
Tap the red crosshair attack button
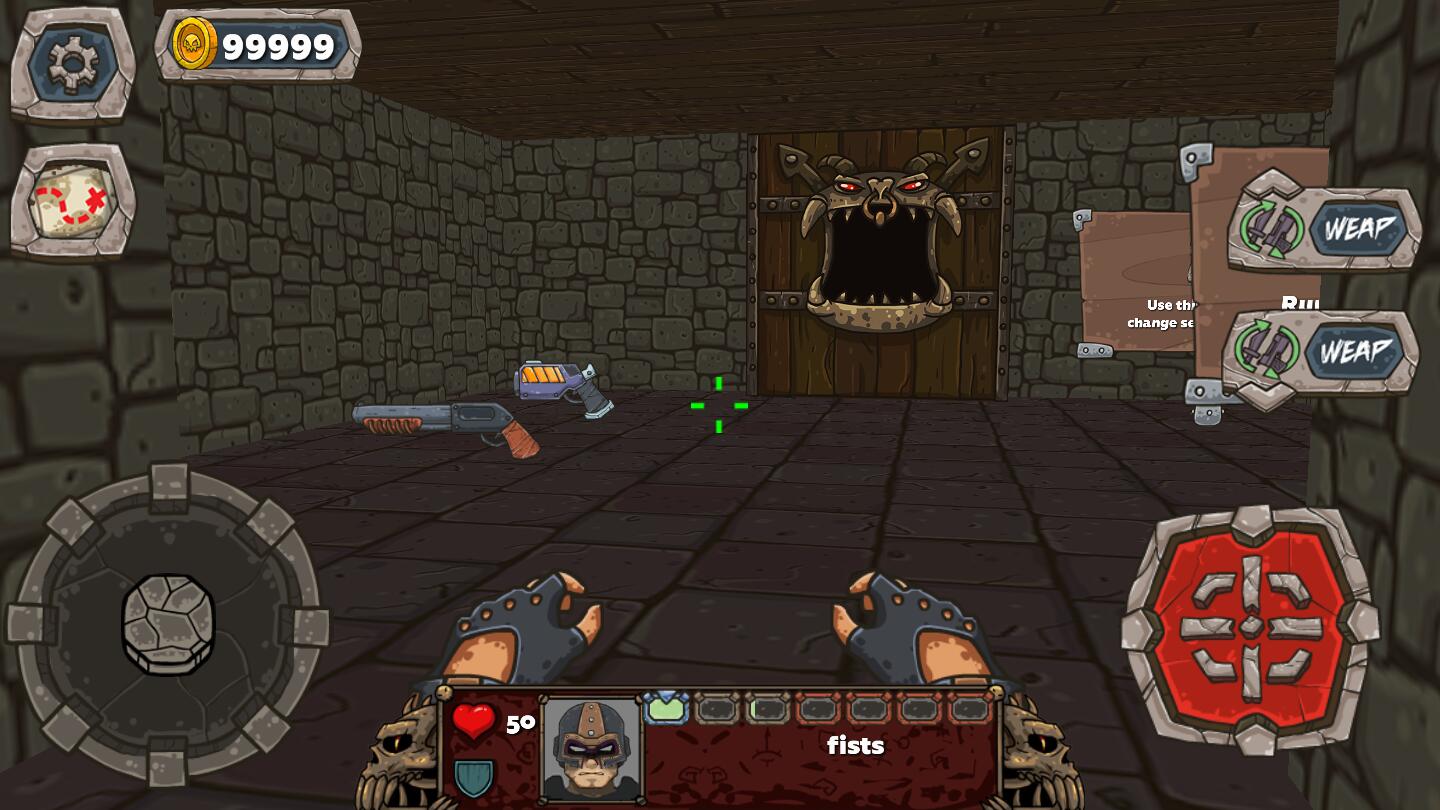pos(1250,628)
